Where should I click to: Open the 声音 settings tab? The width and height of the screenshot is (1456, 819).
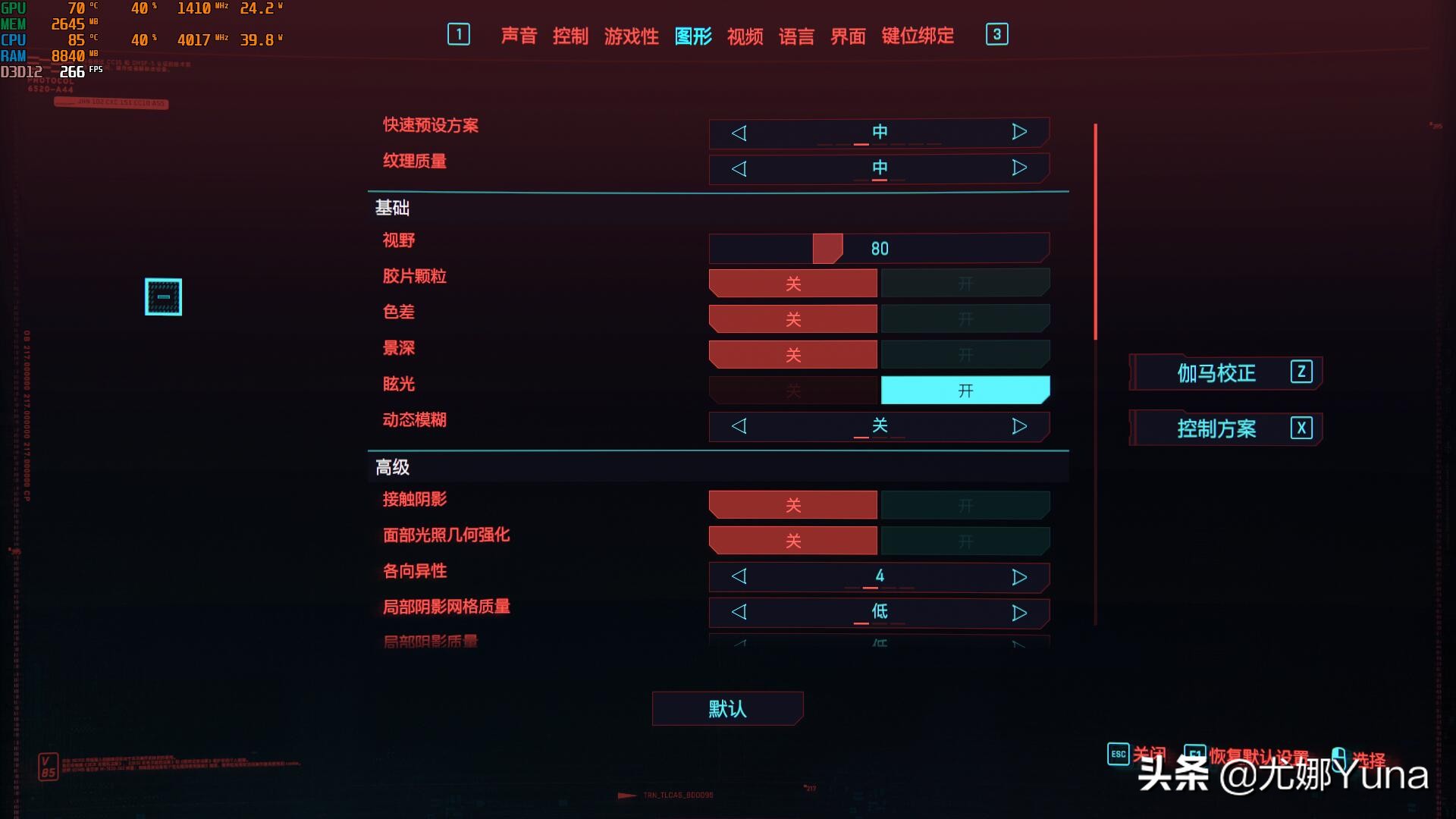pyautogui.click(x=519, y=36)
